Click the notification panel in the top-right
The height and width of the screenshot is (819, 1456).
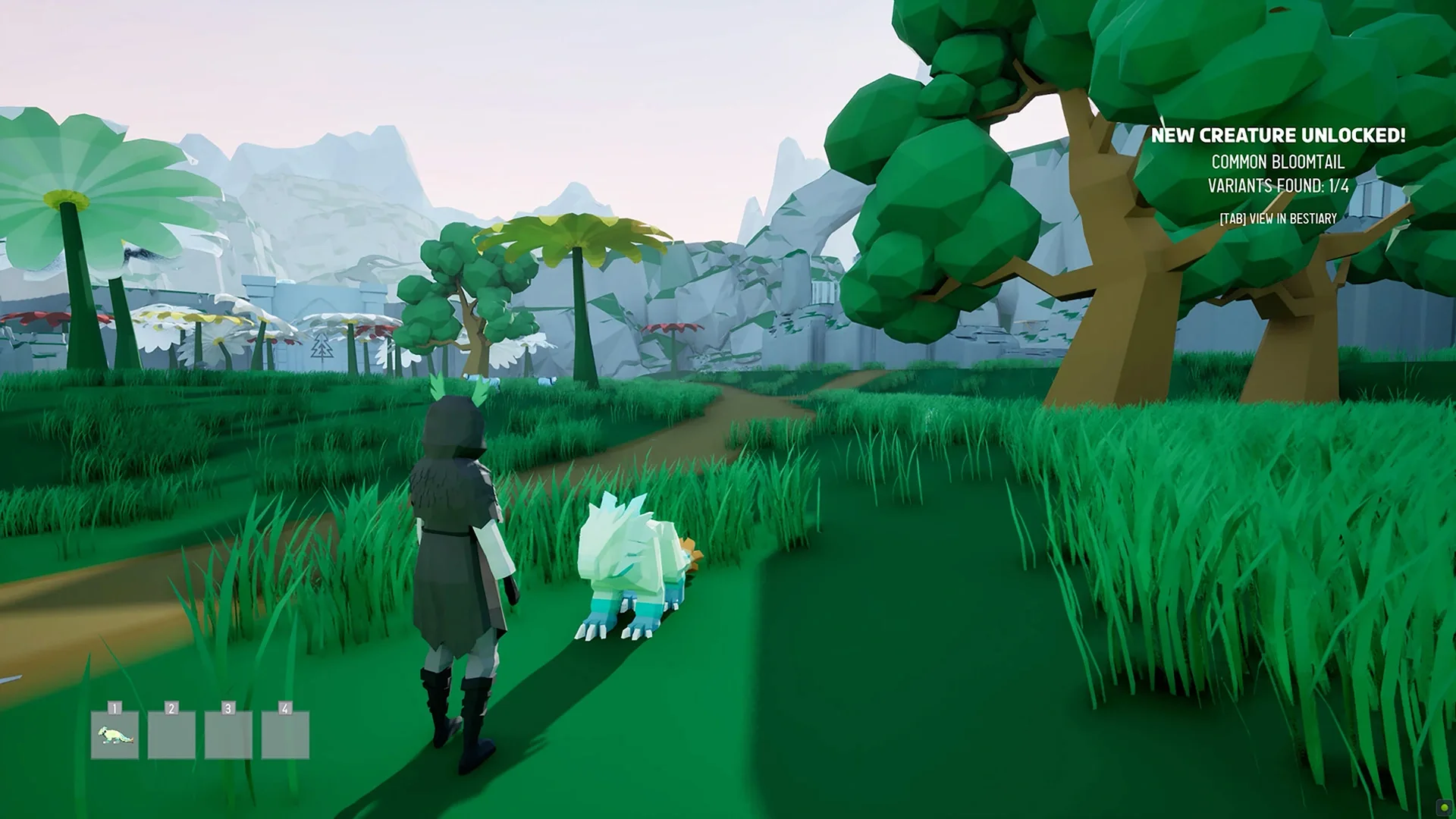pos(1280,174)
